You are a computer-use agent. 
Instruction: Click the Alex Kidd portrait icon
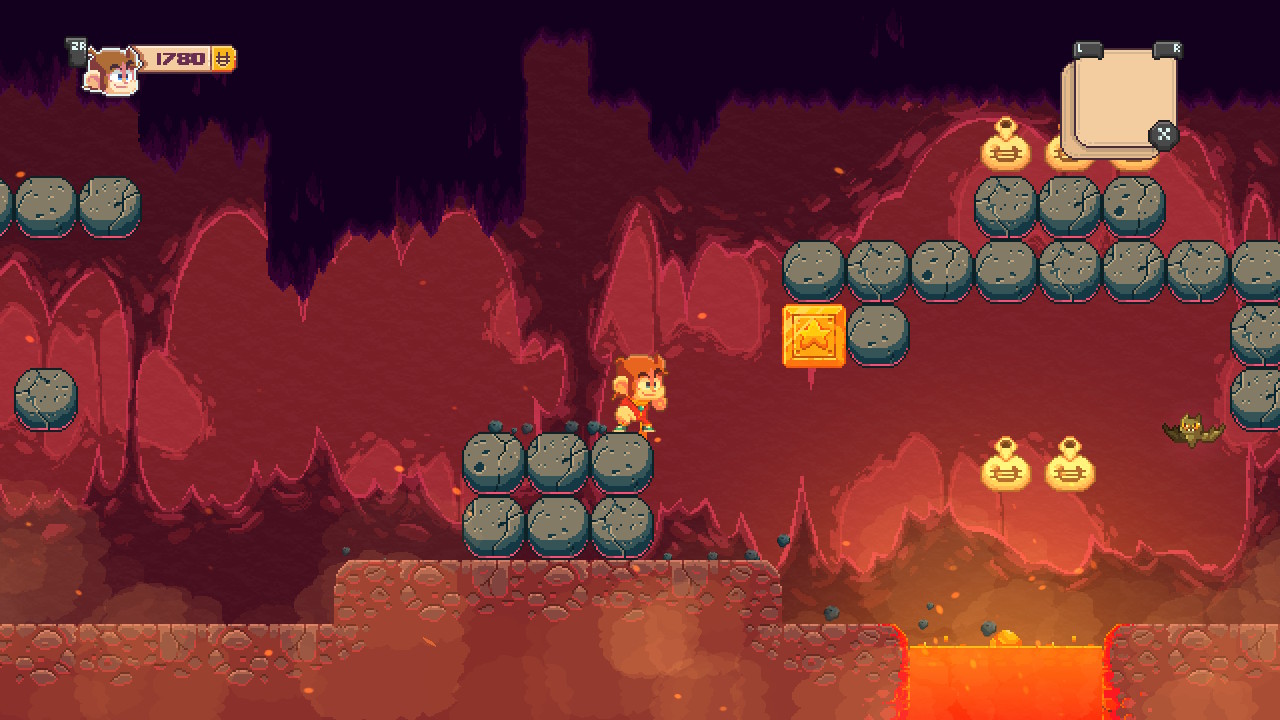(111, 72)
